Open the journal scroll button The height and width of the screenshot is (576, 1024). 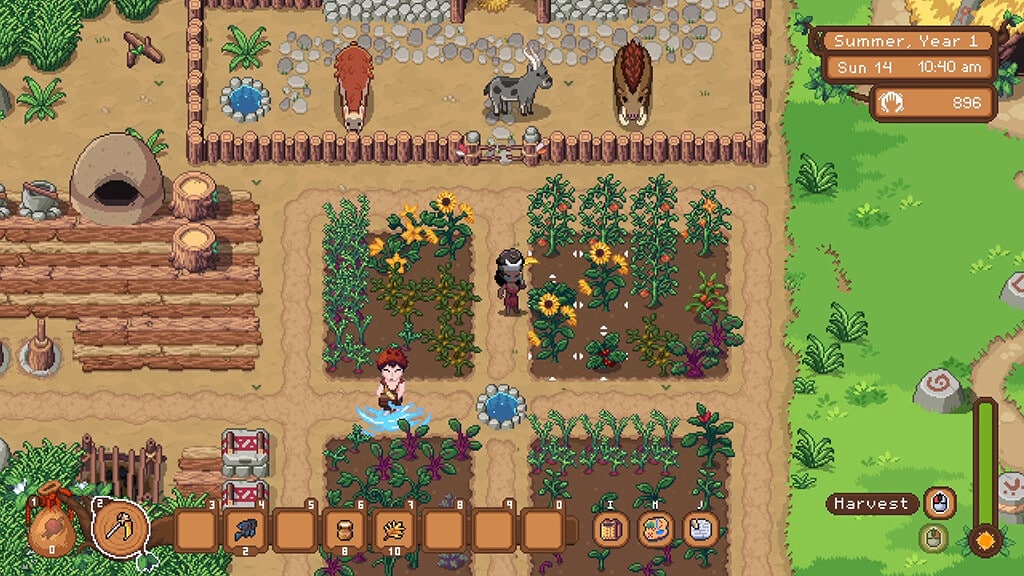(703, 528)
